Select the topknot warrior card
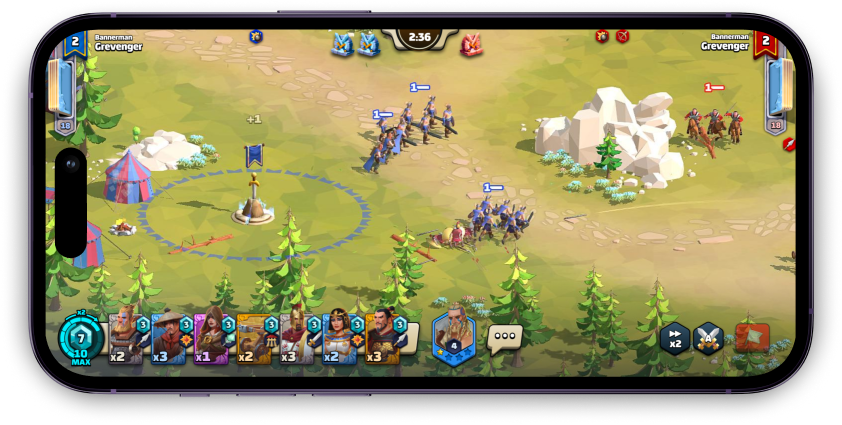 pyautogui.click(x=382, y=338)
